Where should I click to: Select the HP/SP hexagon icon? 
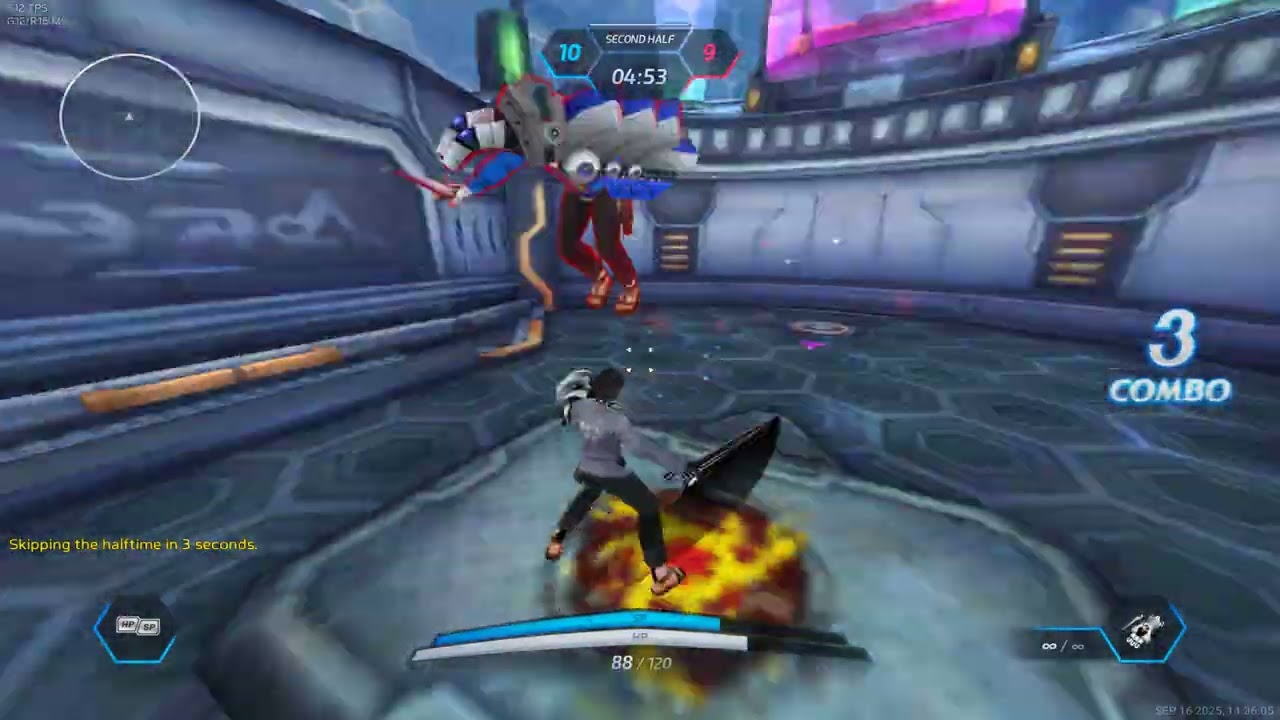(x=136, y=627)
